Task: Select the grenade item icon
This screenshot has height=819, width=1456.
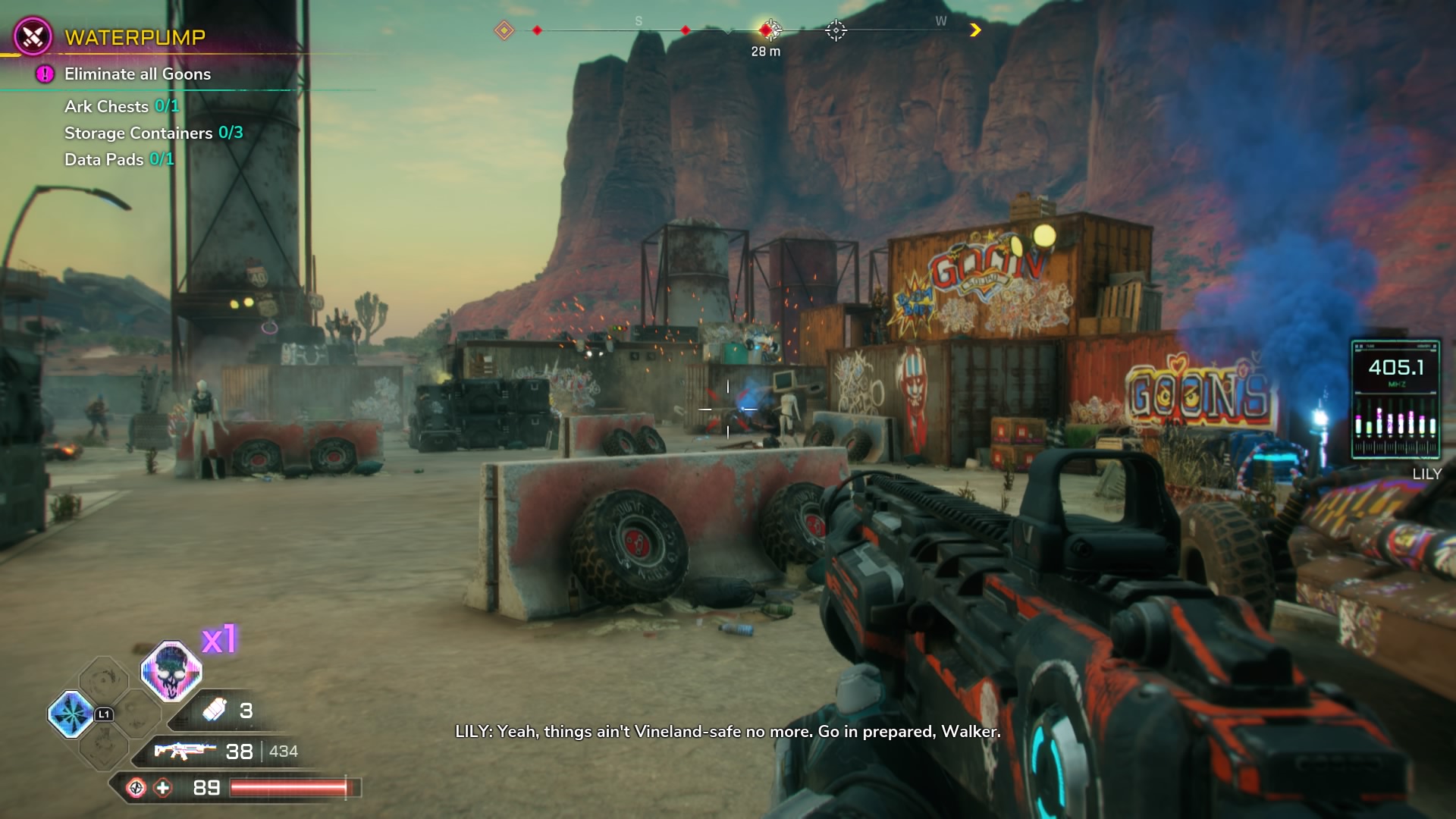Action: pos(215,710)
